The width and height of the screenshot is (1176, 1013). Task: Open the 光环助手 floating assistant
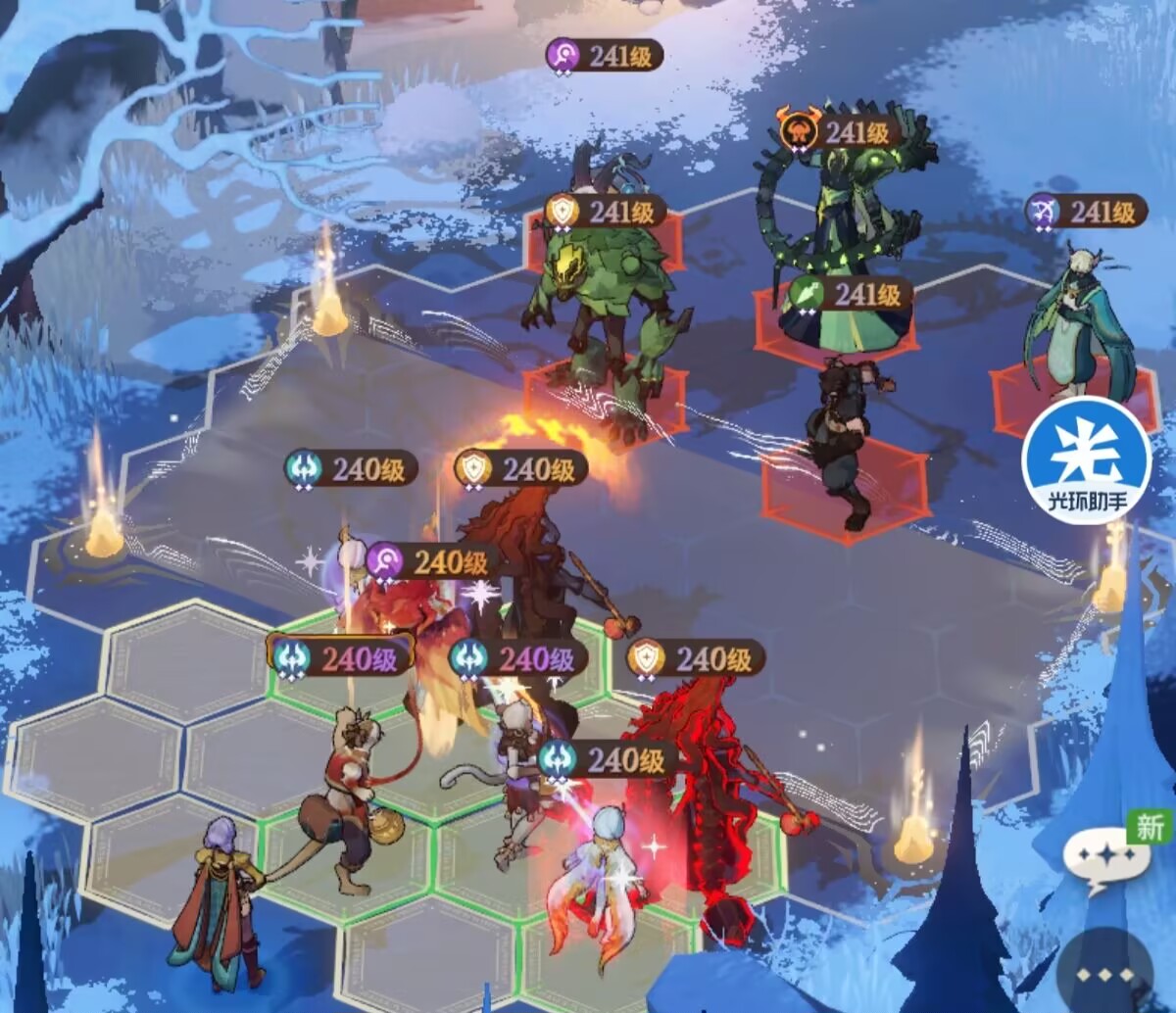point(1086,459)
